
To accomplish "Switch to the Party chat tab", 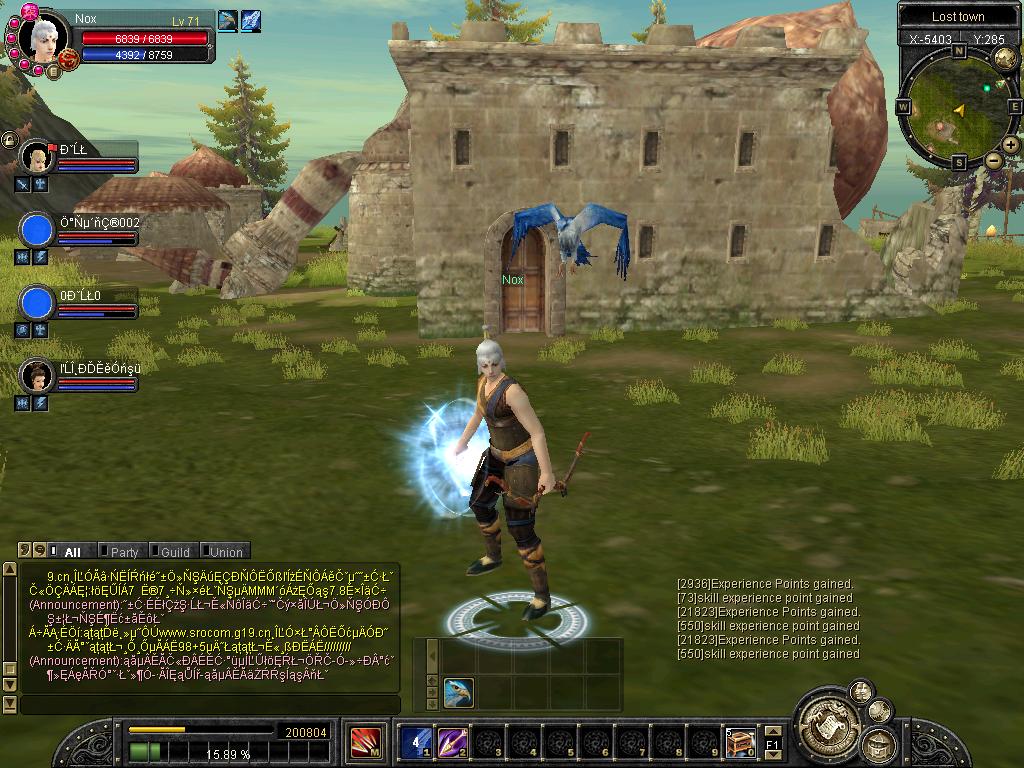I will coord(124,551).
